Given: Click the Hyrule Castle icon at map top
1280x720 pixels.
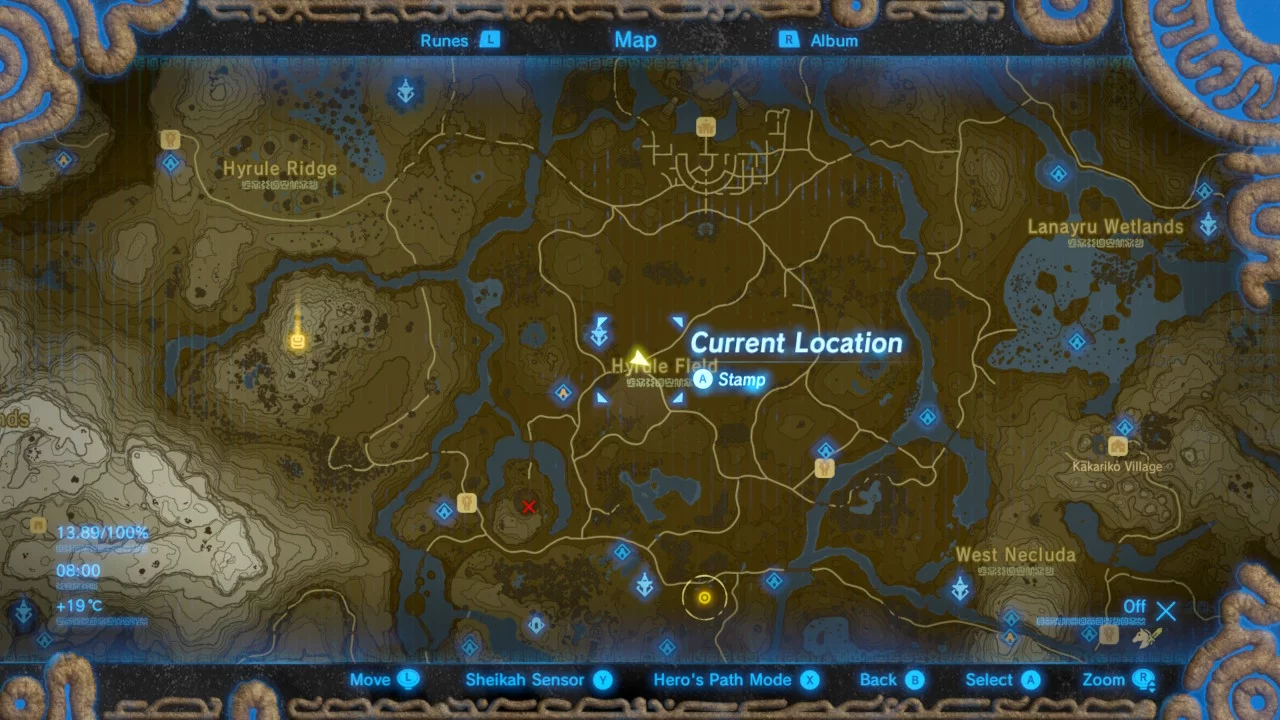Looking at the screenshot, I should click(x=706, y=127).
